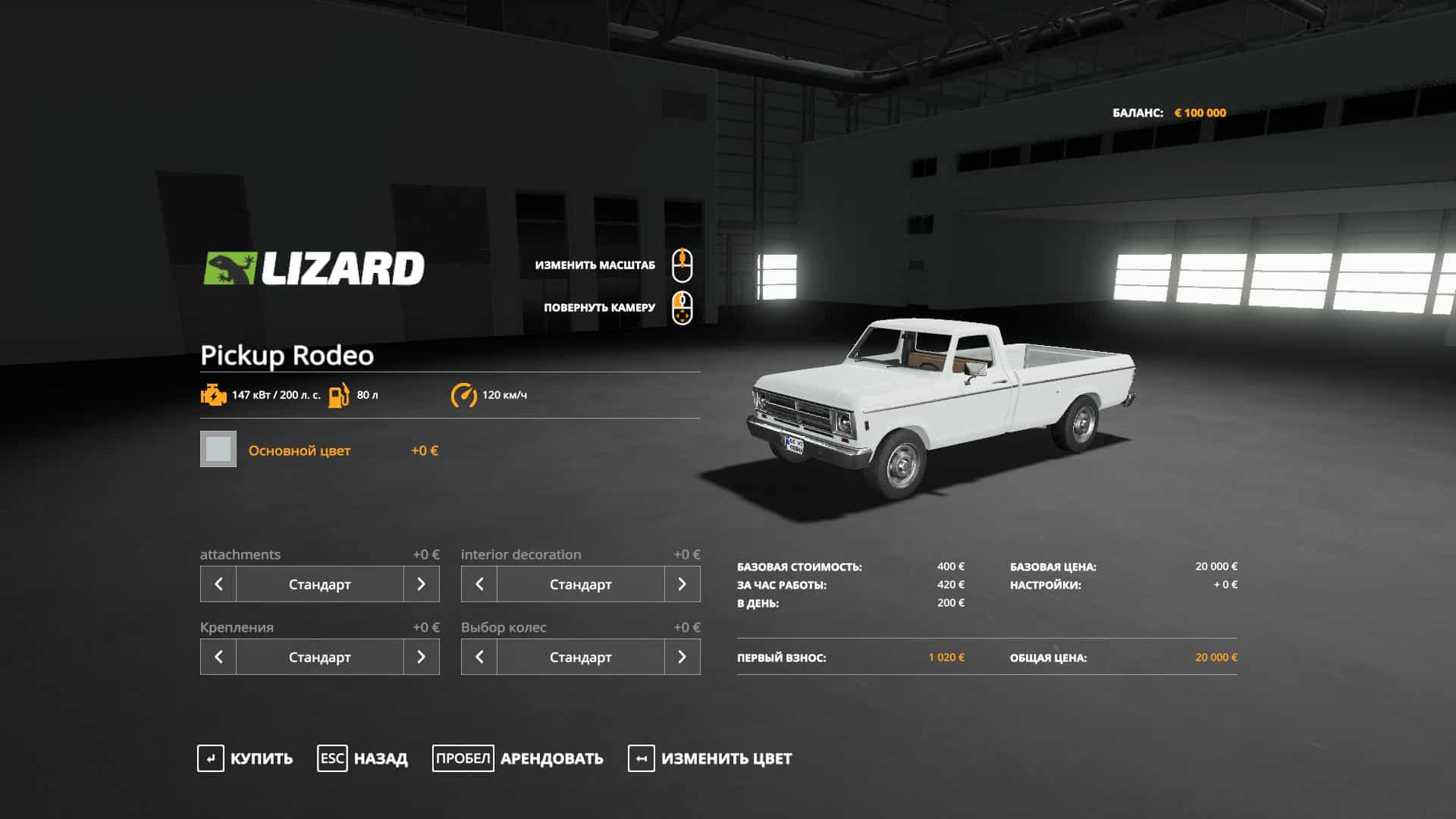Screen dimensions: 1456x819
Task: Click the mouse wheel icon for ИЗМЕНИТЬ МАСШТАБ
Action: point(682,265)
